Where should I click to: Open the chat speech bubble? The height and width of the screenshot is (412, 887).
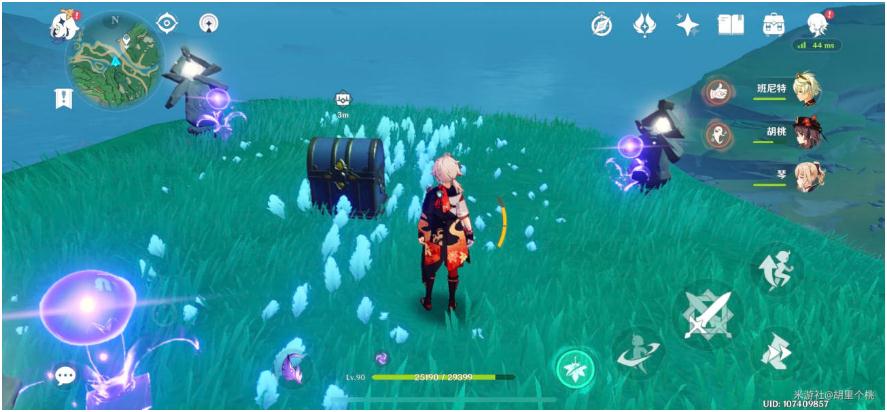click(66, 376)
